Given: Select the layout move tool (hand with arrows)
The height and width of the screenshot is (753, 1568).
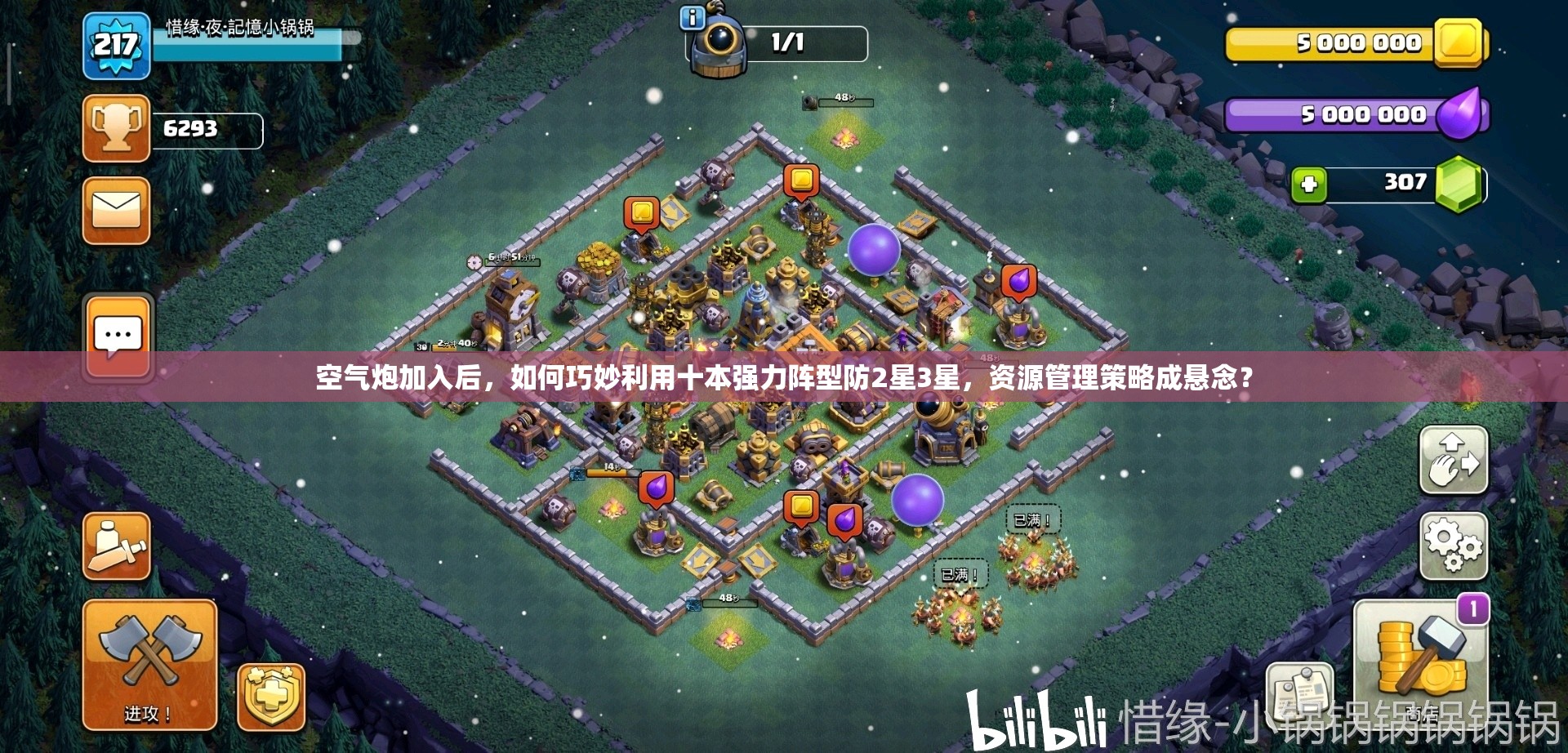Looking at the screenshot, I should 1451,460.
